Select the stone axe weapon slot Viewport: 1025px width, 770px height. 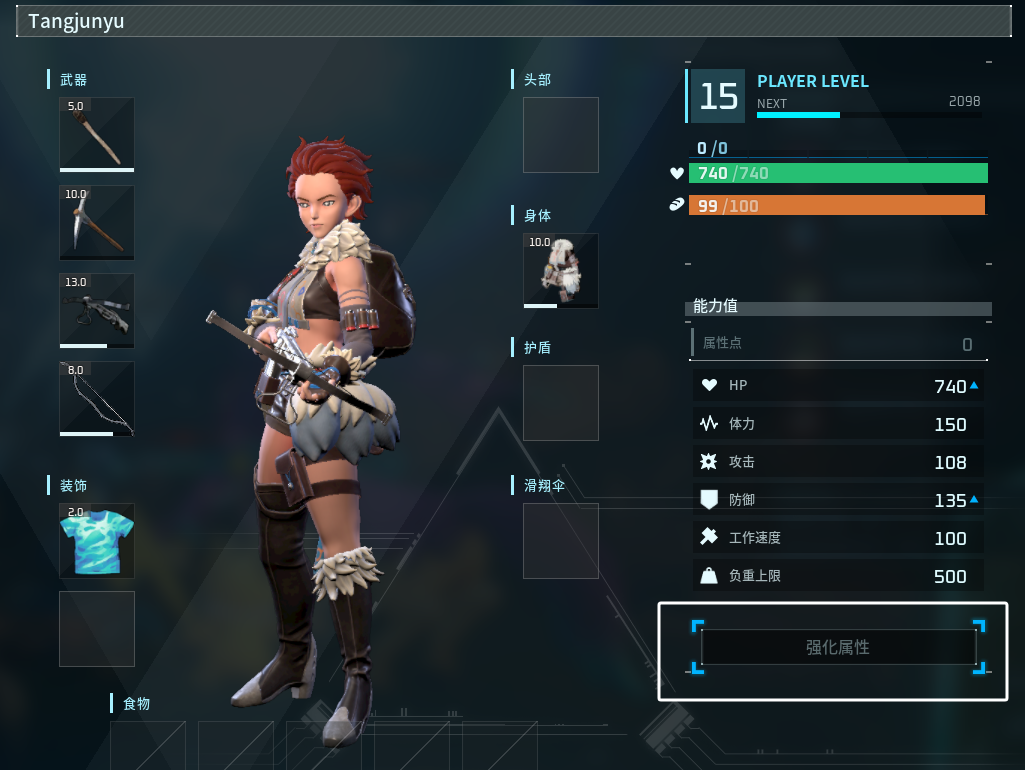[x=97, y=134]
